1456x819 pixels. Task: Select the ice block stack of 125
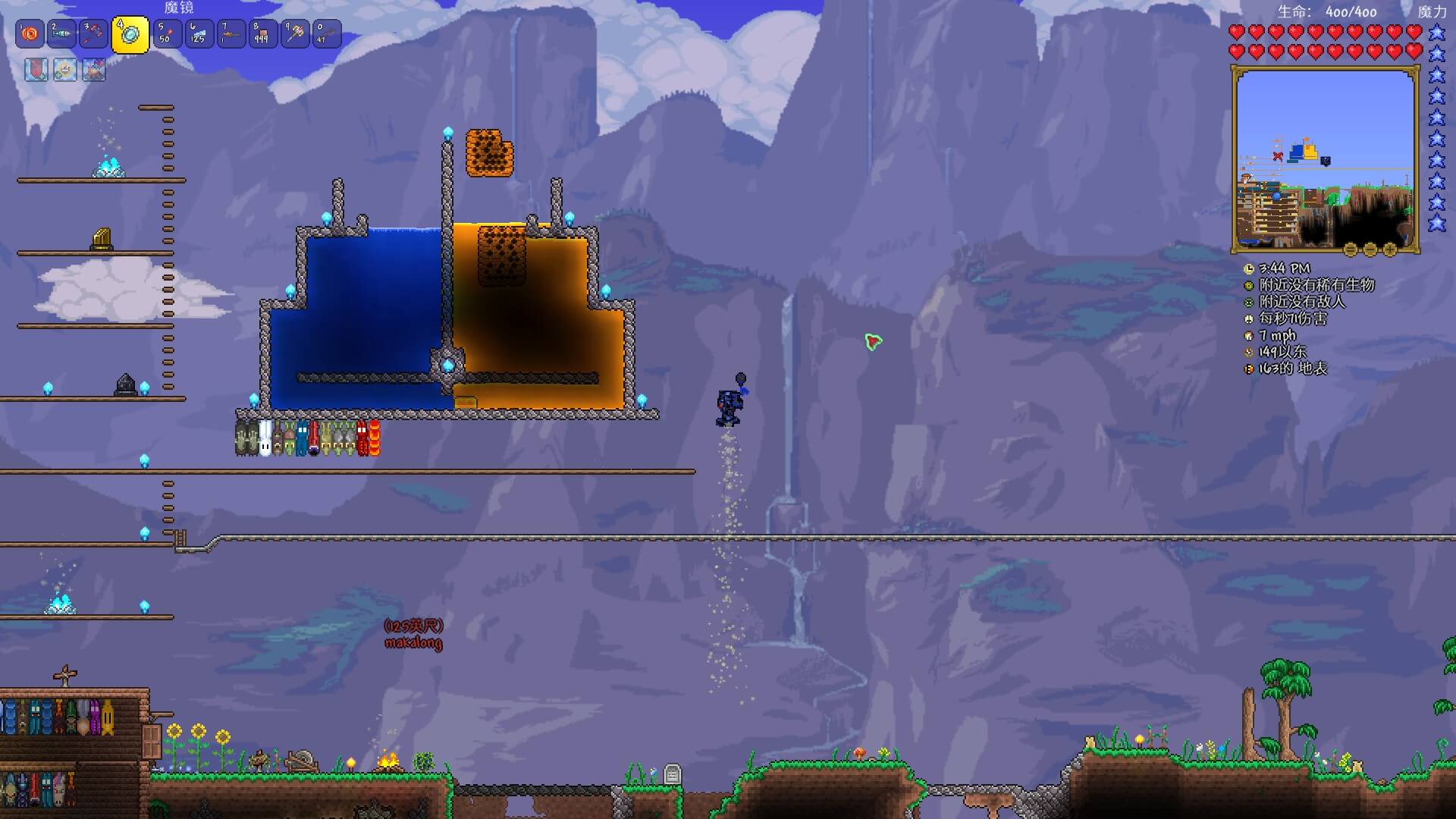click(199, 34)
